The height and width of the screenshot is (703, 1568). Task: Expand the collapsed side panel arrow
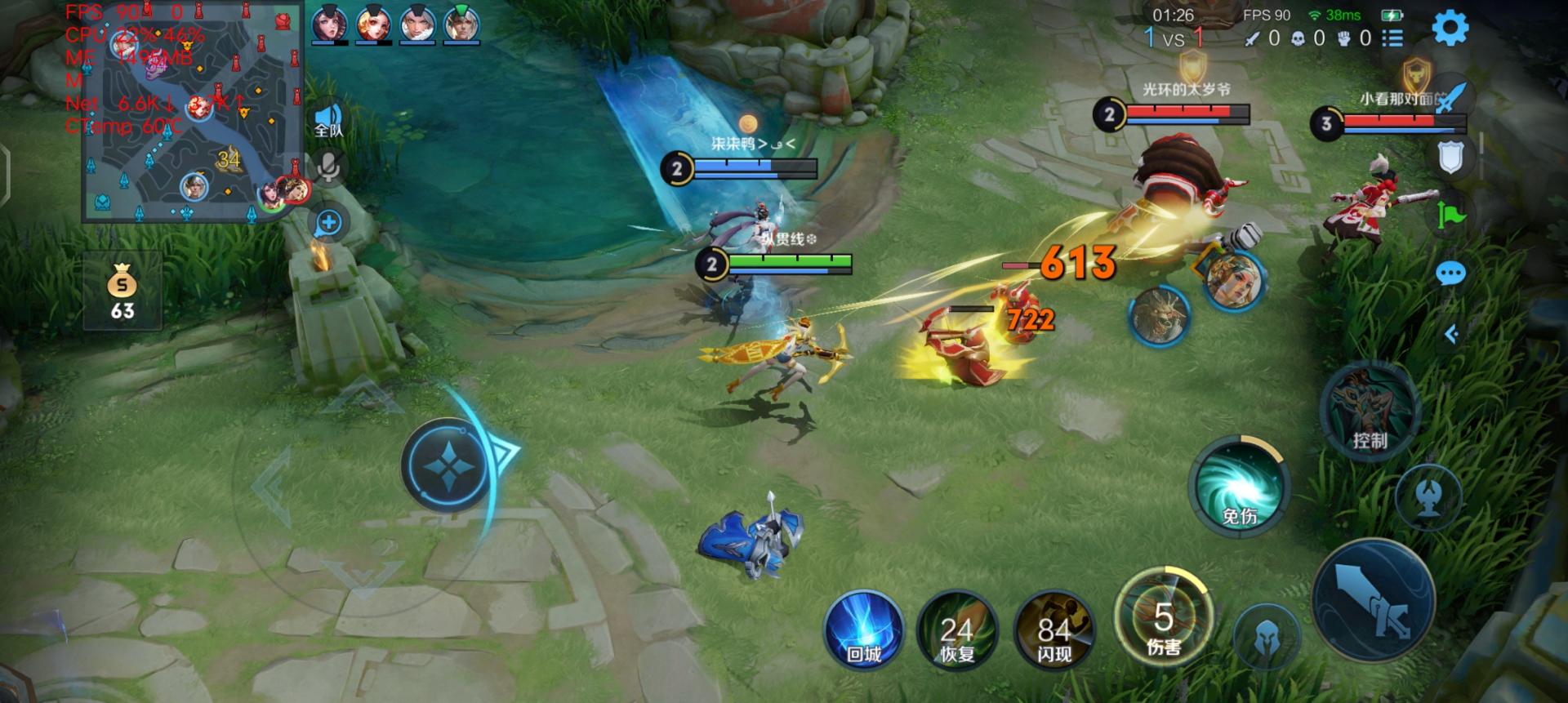(x=1451, y=334)
